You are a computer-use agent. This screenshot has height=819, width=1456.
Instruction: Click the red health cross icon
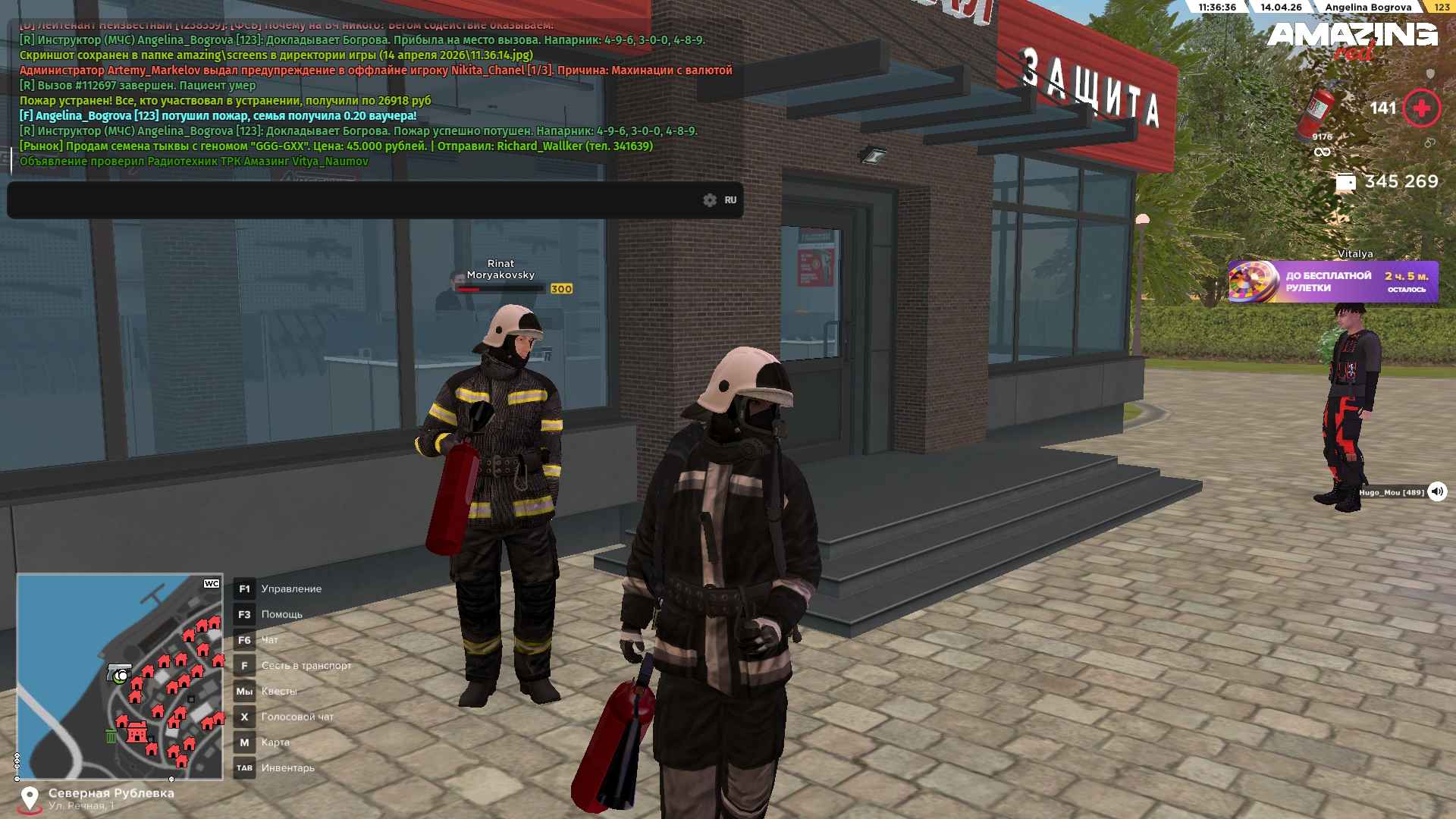pyautogui.click(x=1421, y=108)
